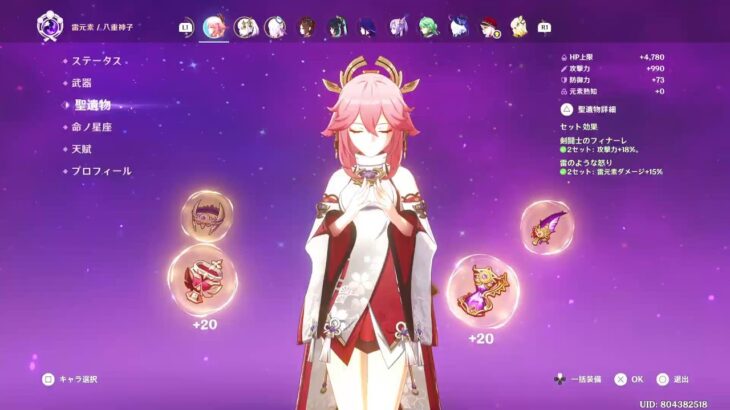Select the 武器 menu entry

click(x=82, y=82)
